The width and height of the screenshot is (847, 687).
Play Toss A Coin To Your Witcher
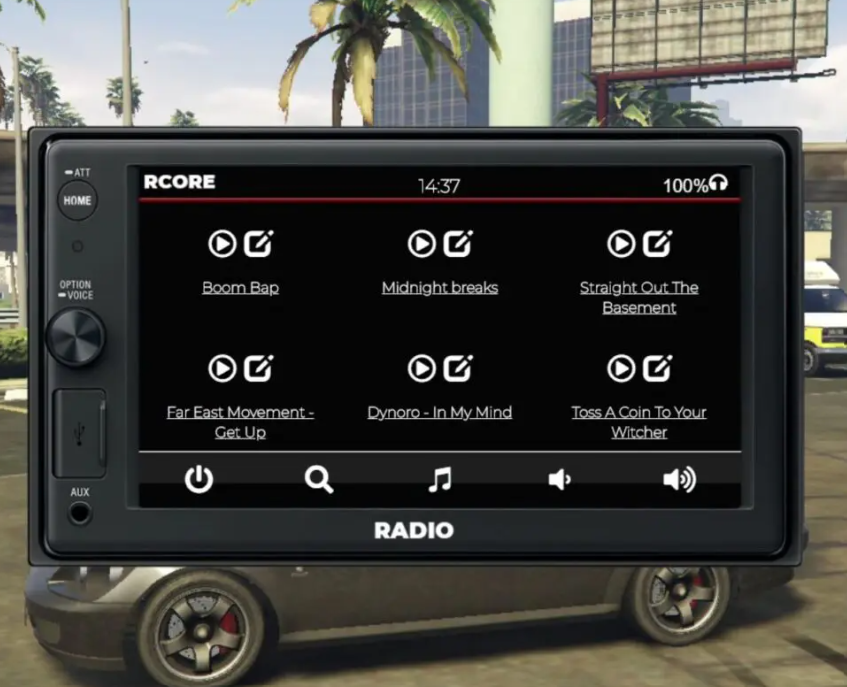click(x=621, y=369)
